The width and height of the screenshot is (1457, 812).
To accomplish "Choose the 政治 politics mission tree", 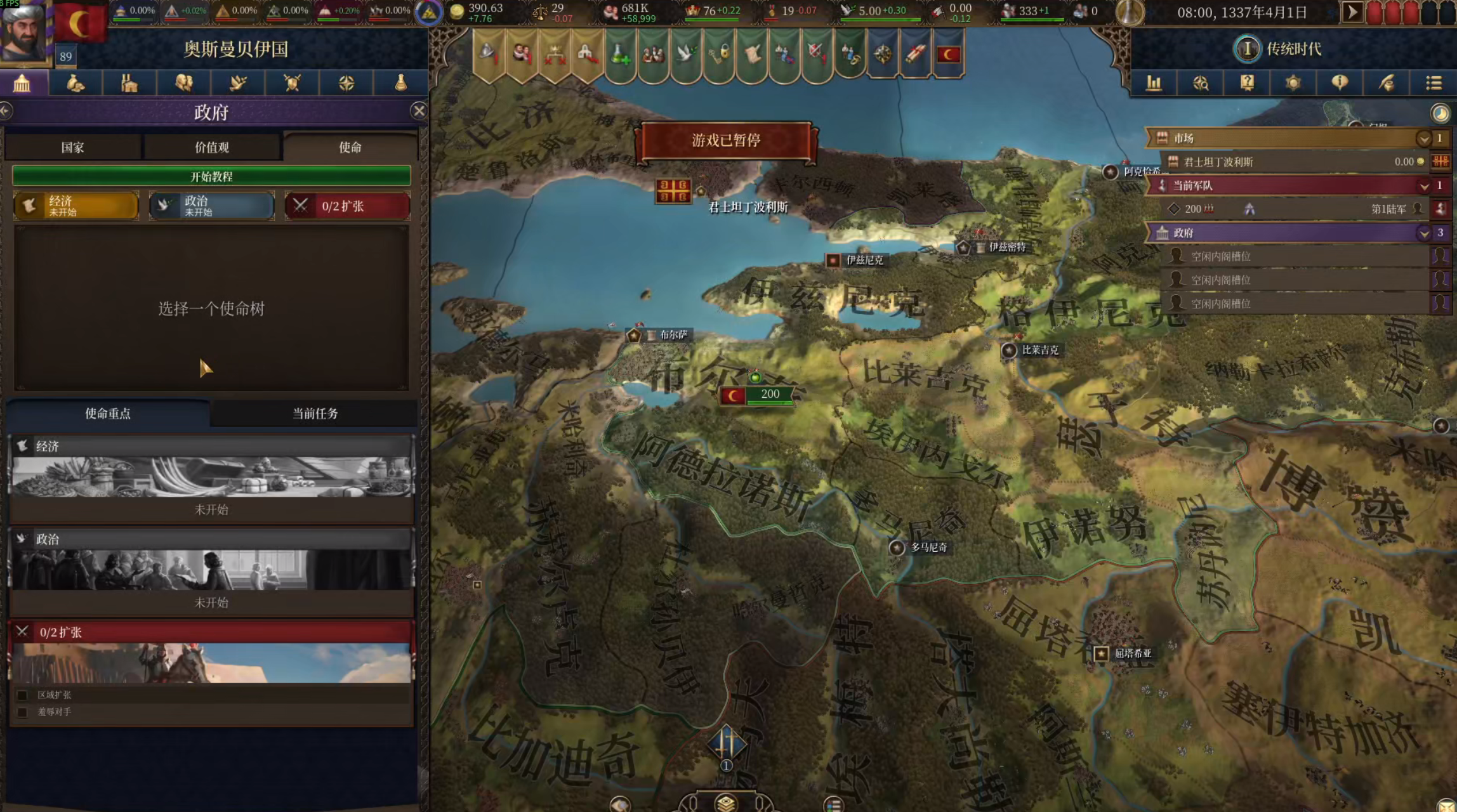I will (211, 206).
